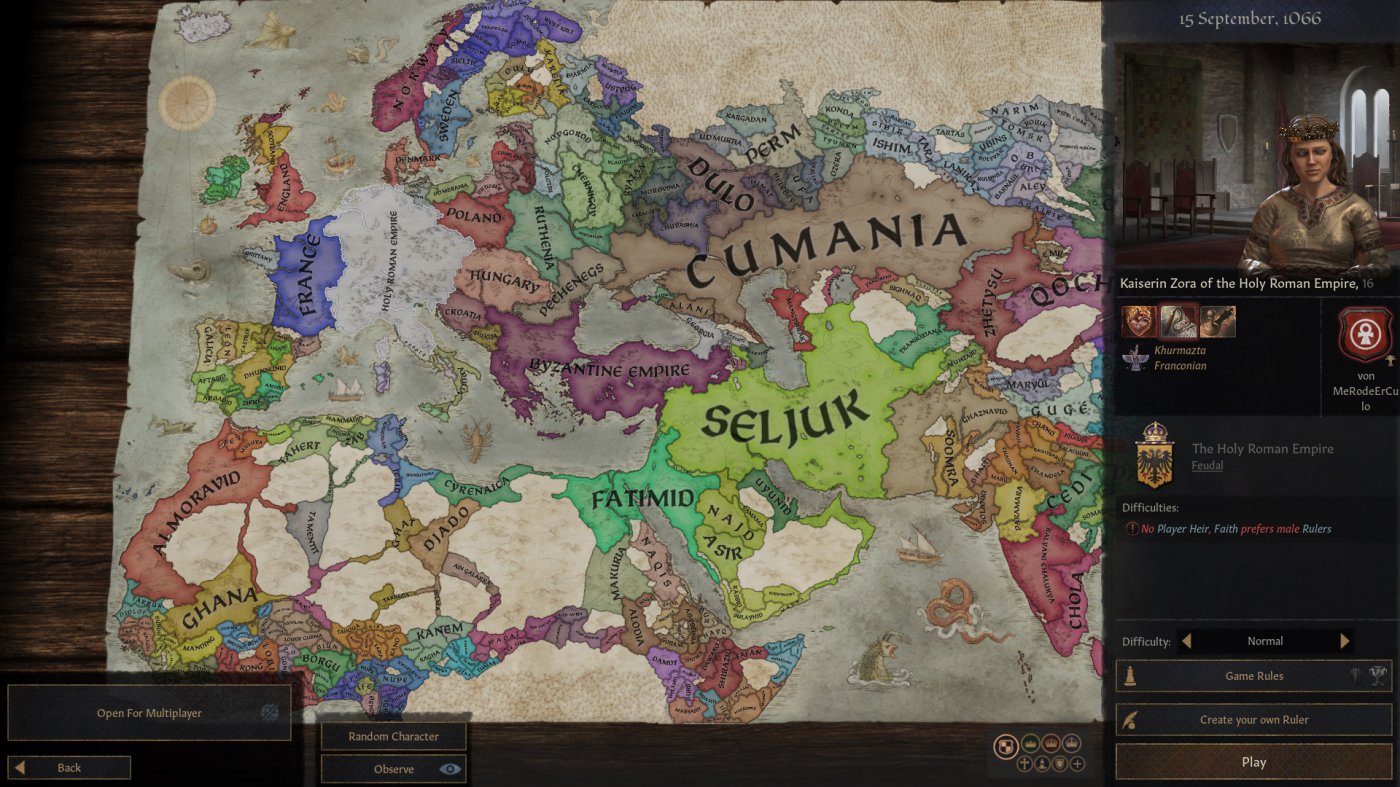
Task: Open the Feudal government link
Action: [x=1207, y=465]
